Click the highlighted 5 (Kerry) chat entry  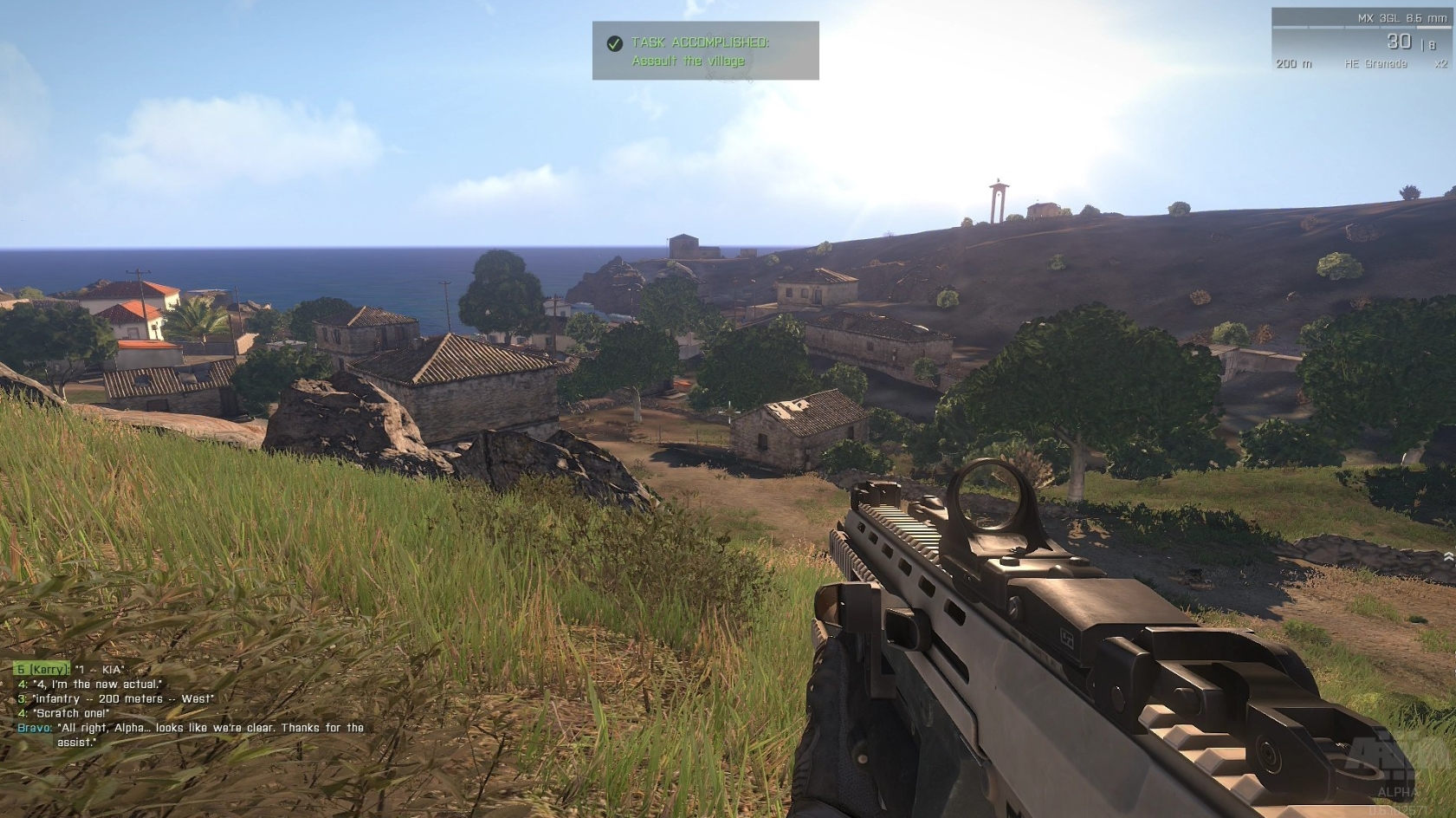[x=43, y=669]
